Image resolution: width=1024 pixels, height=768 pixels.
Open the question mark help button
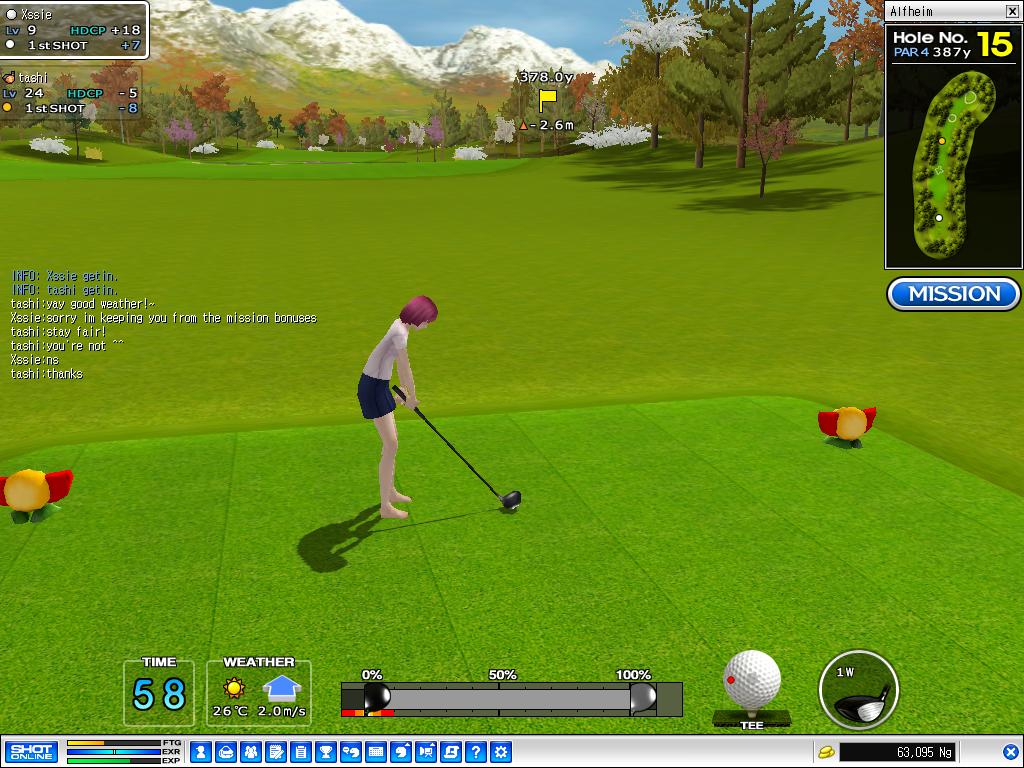tap(476, 751)
